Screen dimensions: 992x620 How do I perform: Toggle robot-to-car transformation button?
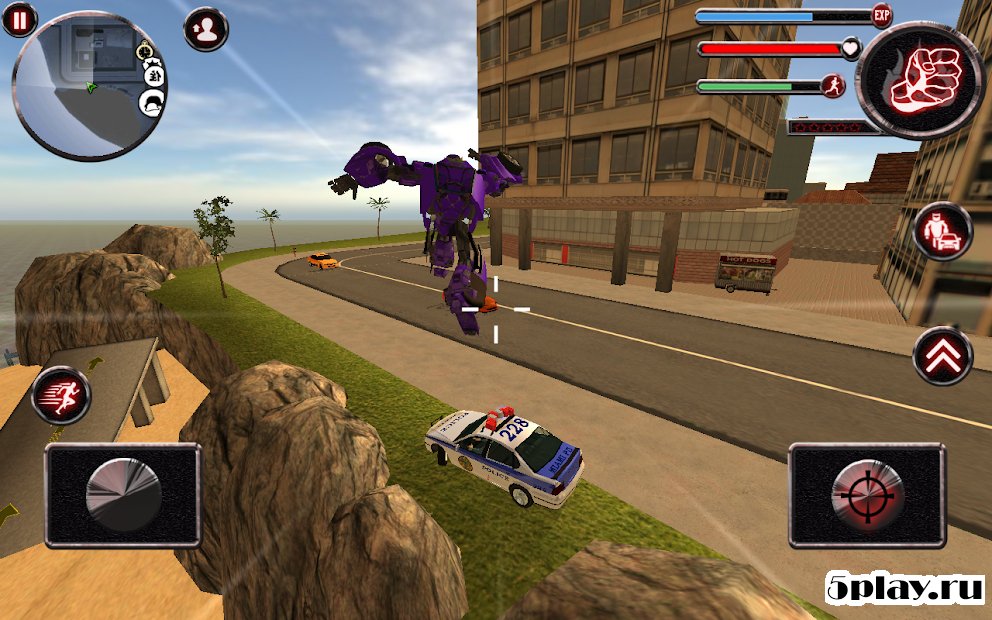(x=942, y=232)
